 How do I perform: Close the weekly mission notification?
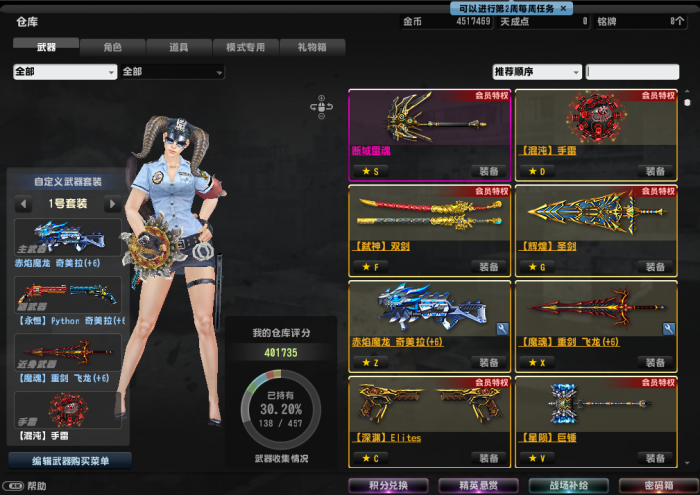point(564,8)
